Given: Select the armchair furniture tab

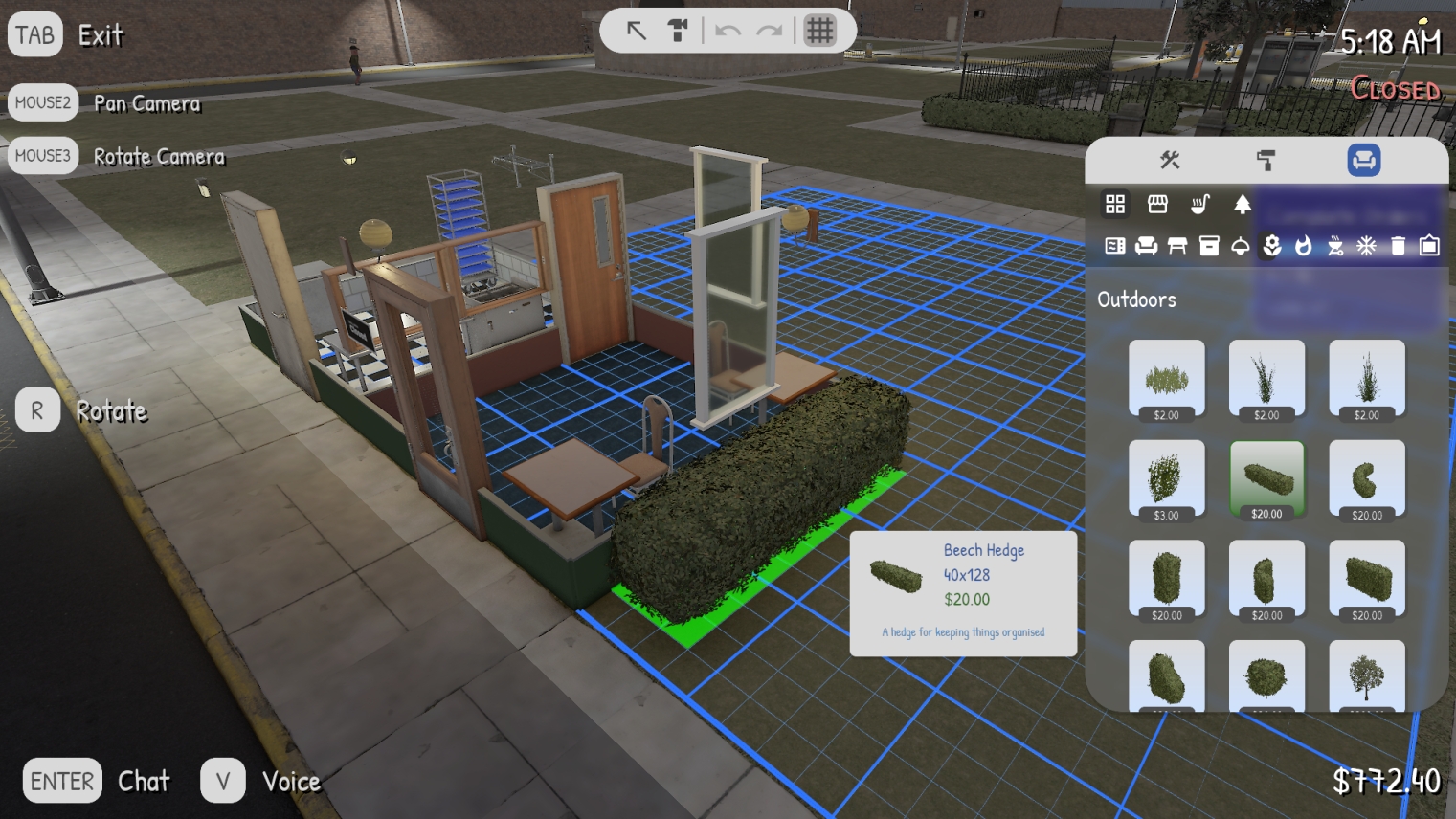Looking at the screenshot, I should click(x=1363, y=160).
